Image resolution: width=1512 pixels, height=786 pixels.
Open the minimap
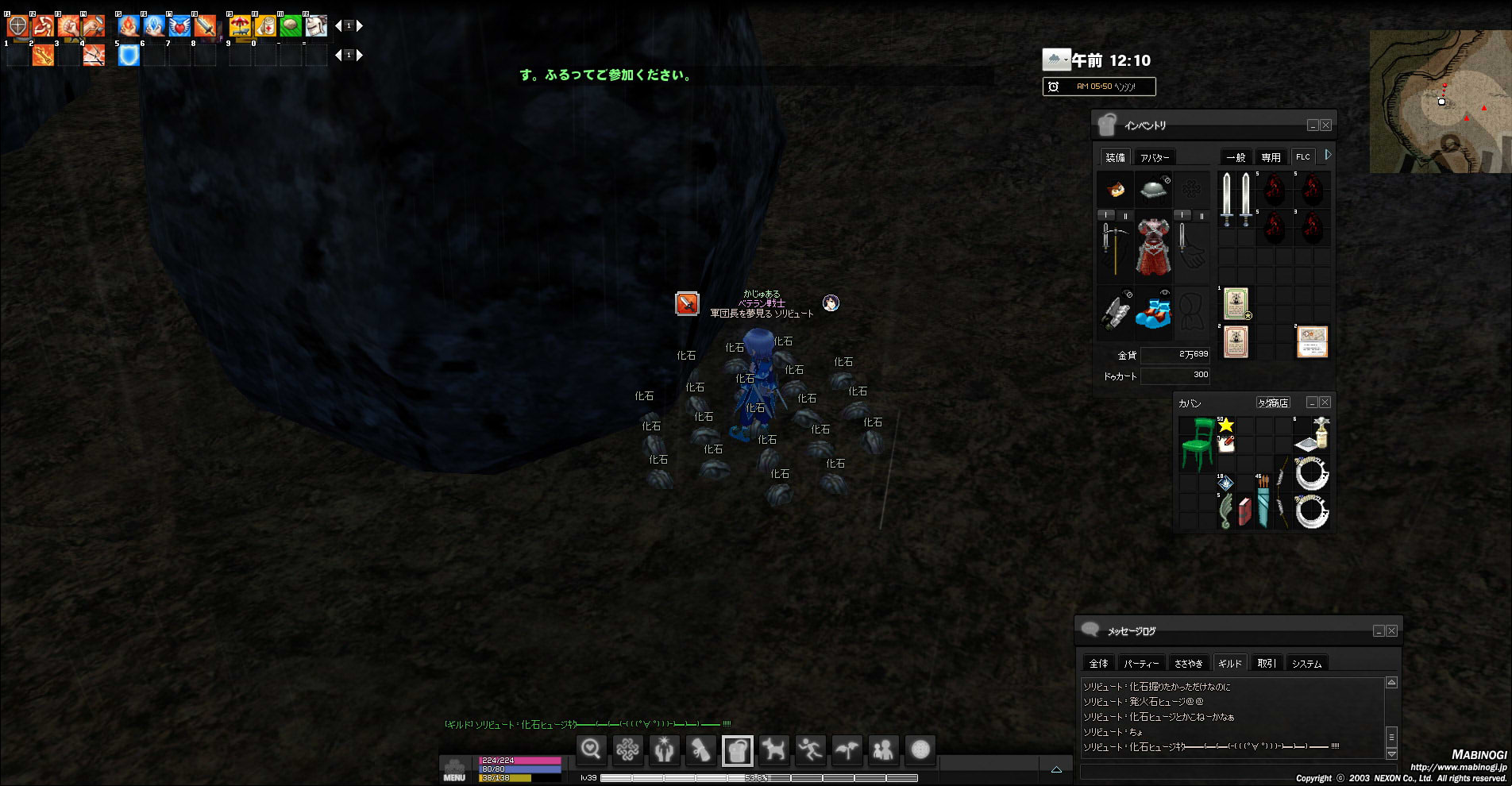pyautogui.click(x=1439, y=102)
